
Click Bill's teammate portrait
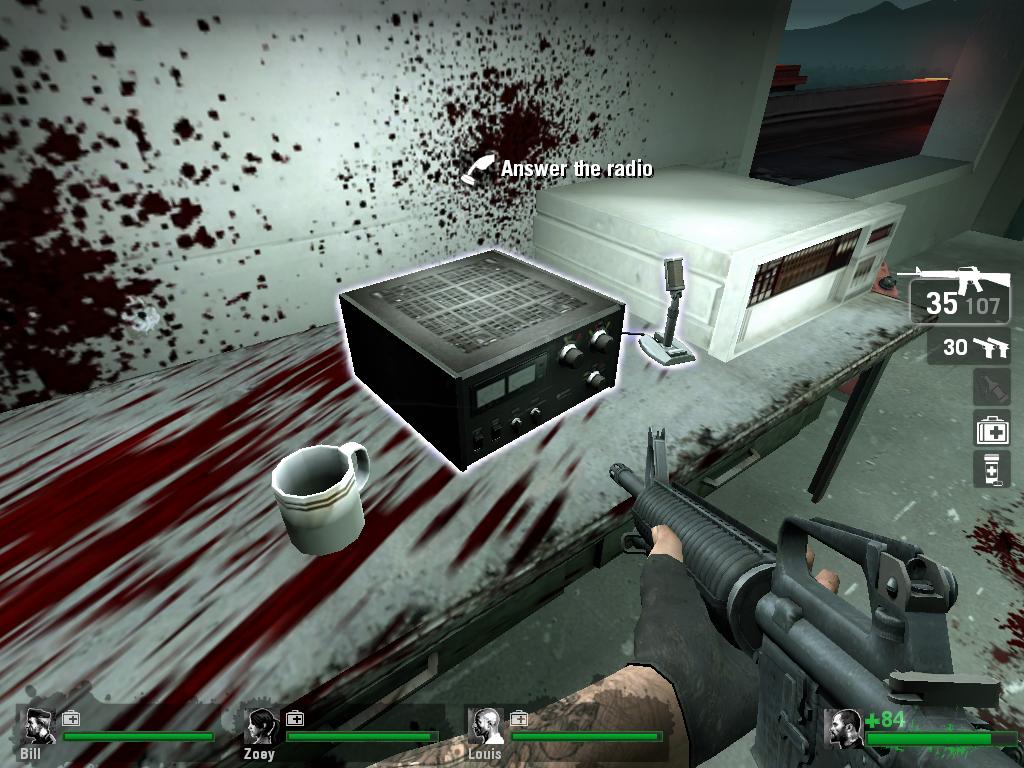[39, 726]
